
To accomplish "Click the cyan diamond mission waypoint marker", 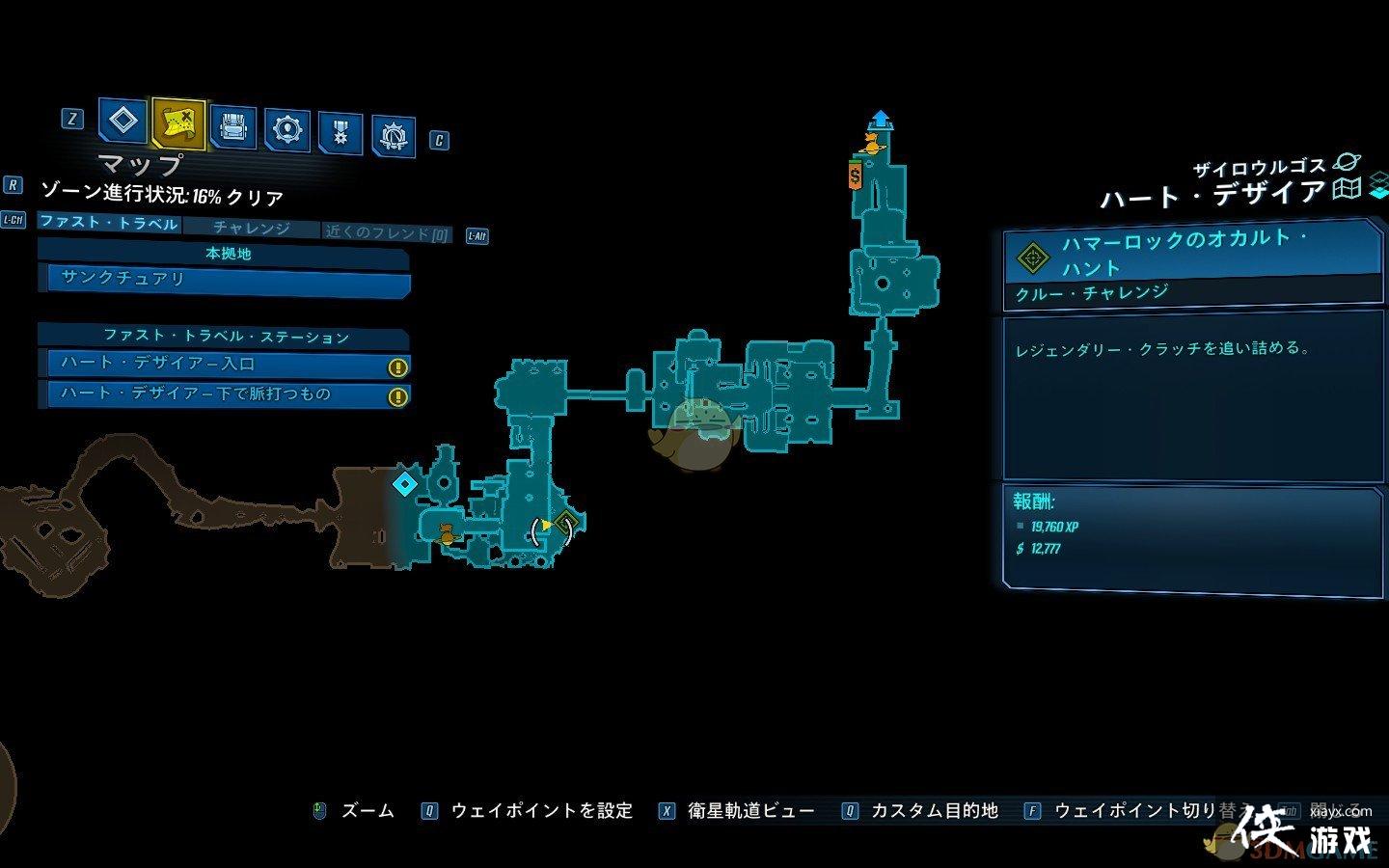I will [405, 483].
